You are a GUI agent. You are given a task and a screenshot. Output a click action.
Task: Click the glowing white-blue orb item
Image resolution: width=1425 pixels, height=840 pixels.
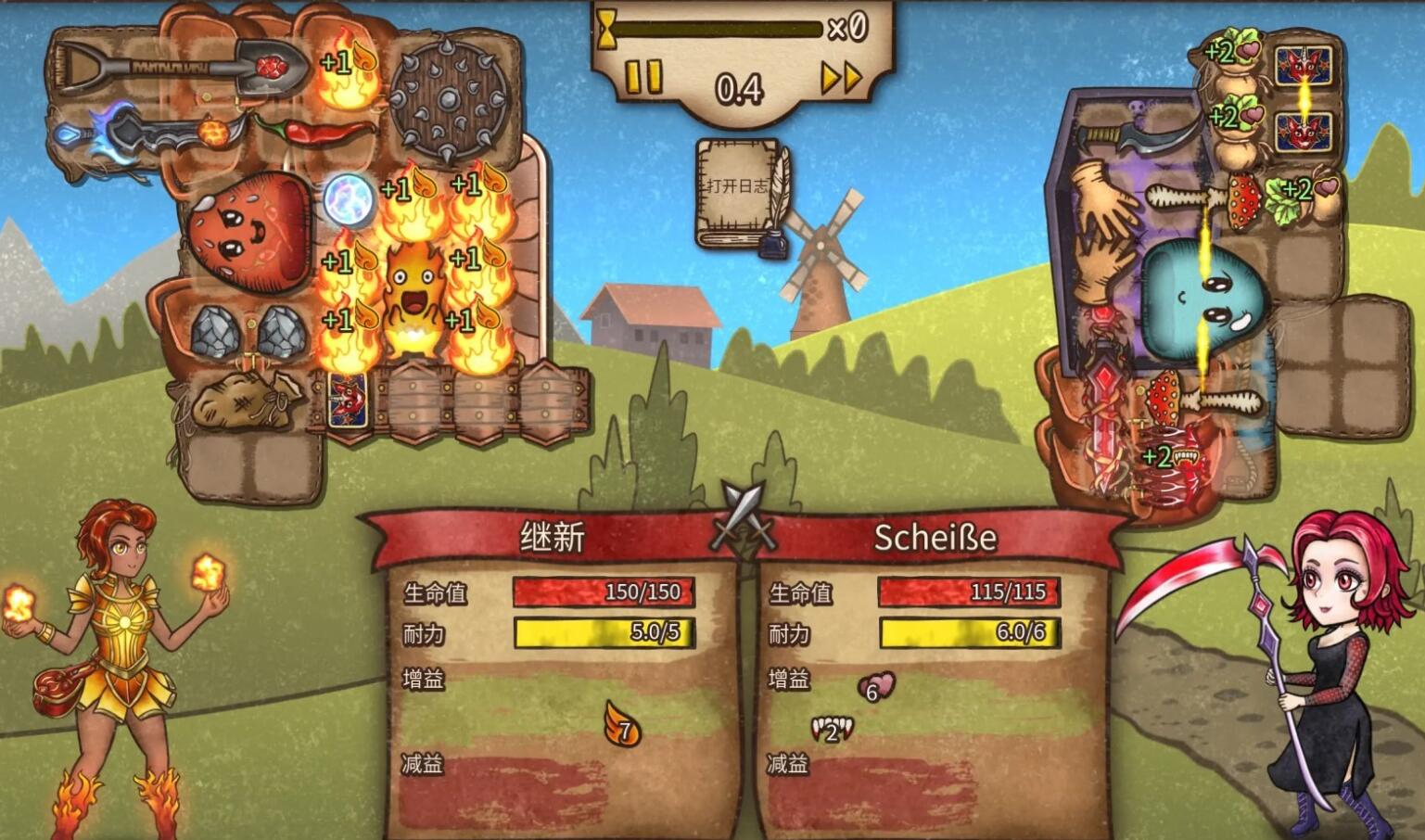tap(348, 200)
